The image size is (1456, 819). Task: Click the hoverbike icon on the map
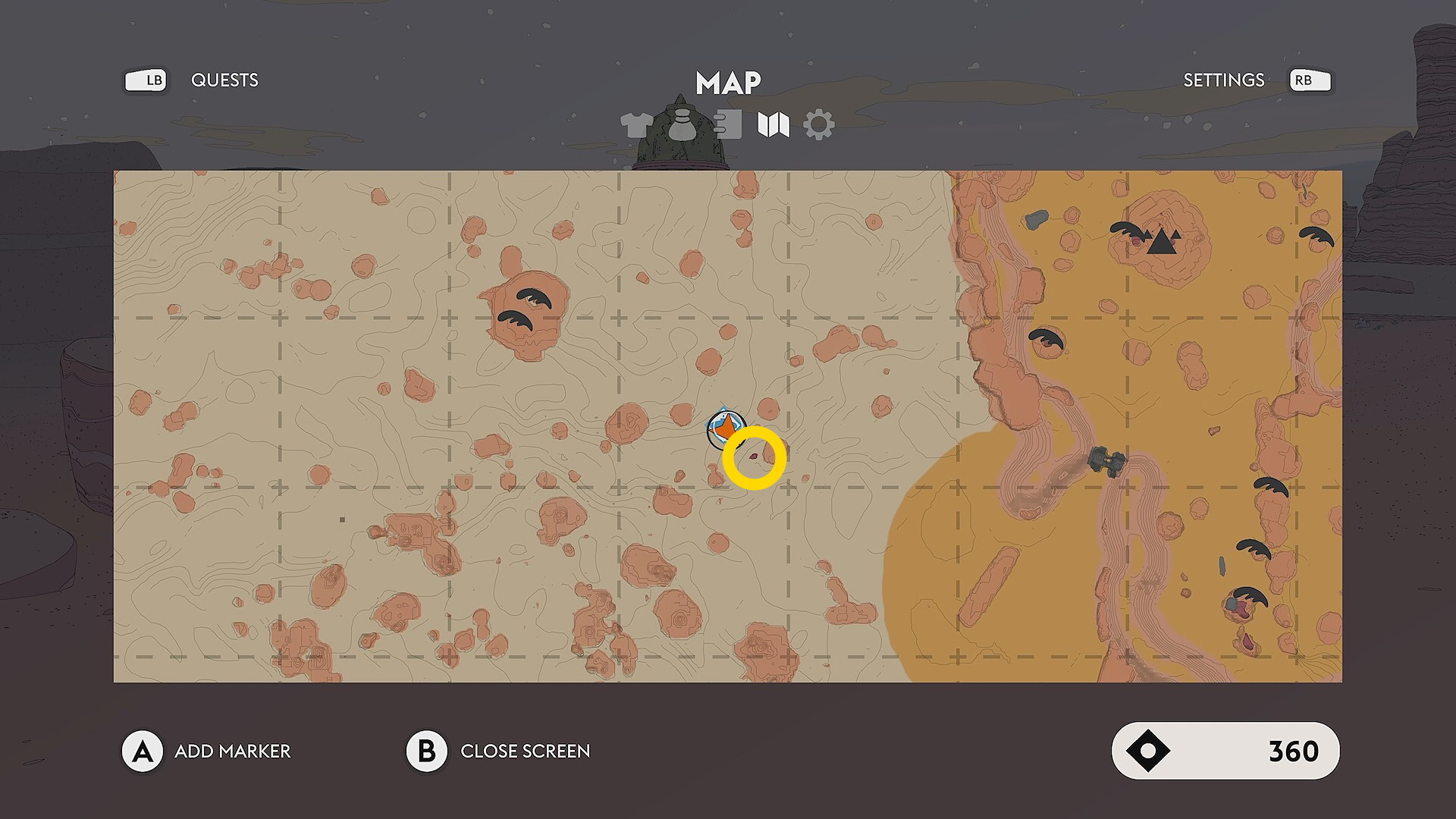tap(1106, 460)
